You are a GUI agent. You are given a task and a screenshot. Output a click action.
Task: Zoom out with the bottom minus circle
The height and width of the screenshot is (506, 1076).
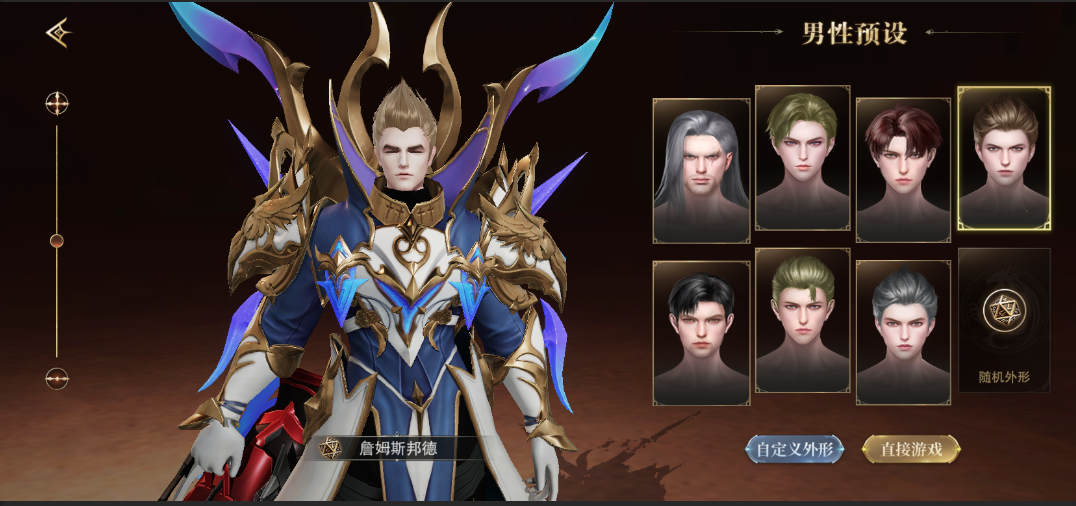pos(57,378)
